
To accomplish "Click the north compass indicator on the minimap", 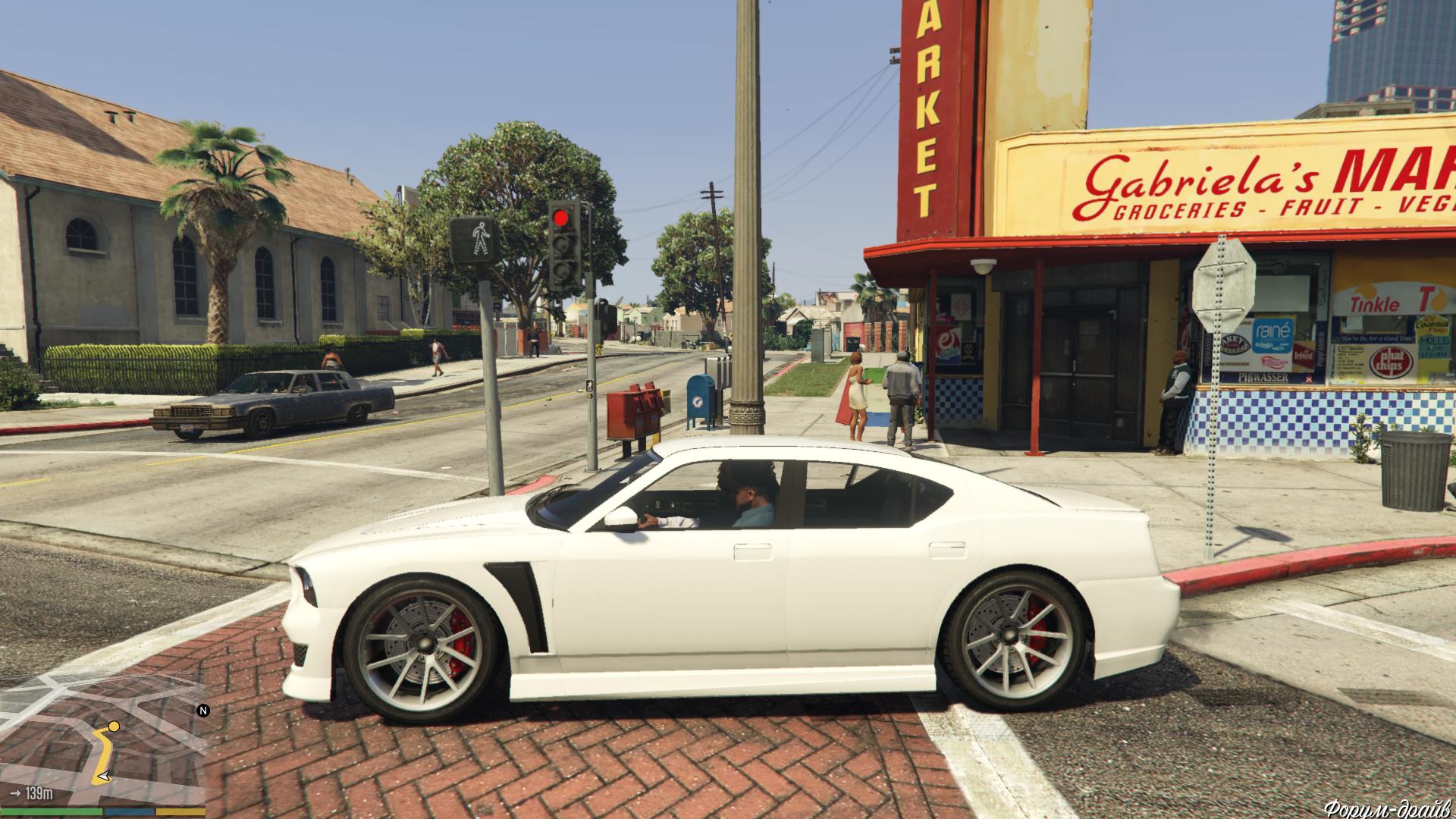I will pos(202,711).
